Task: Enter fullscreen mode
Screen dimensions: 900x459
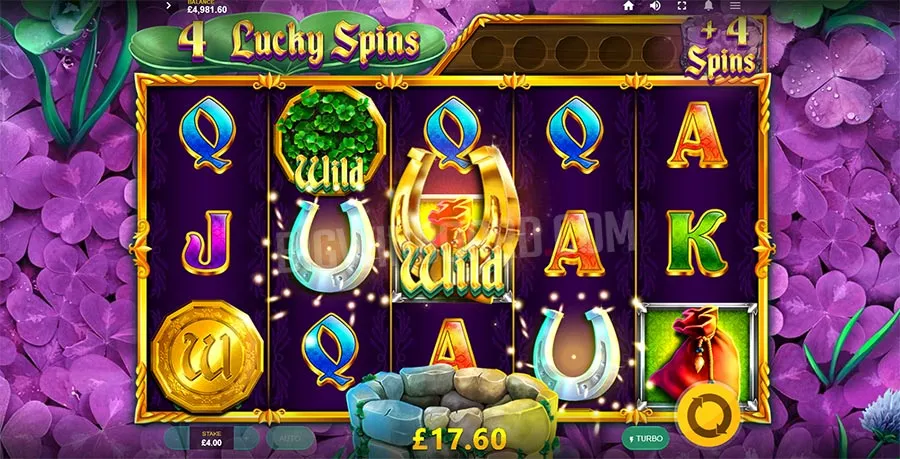Action: (680, 6)
